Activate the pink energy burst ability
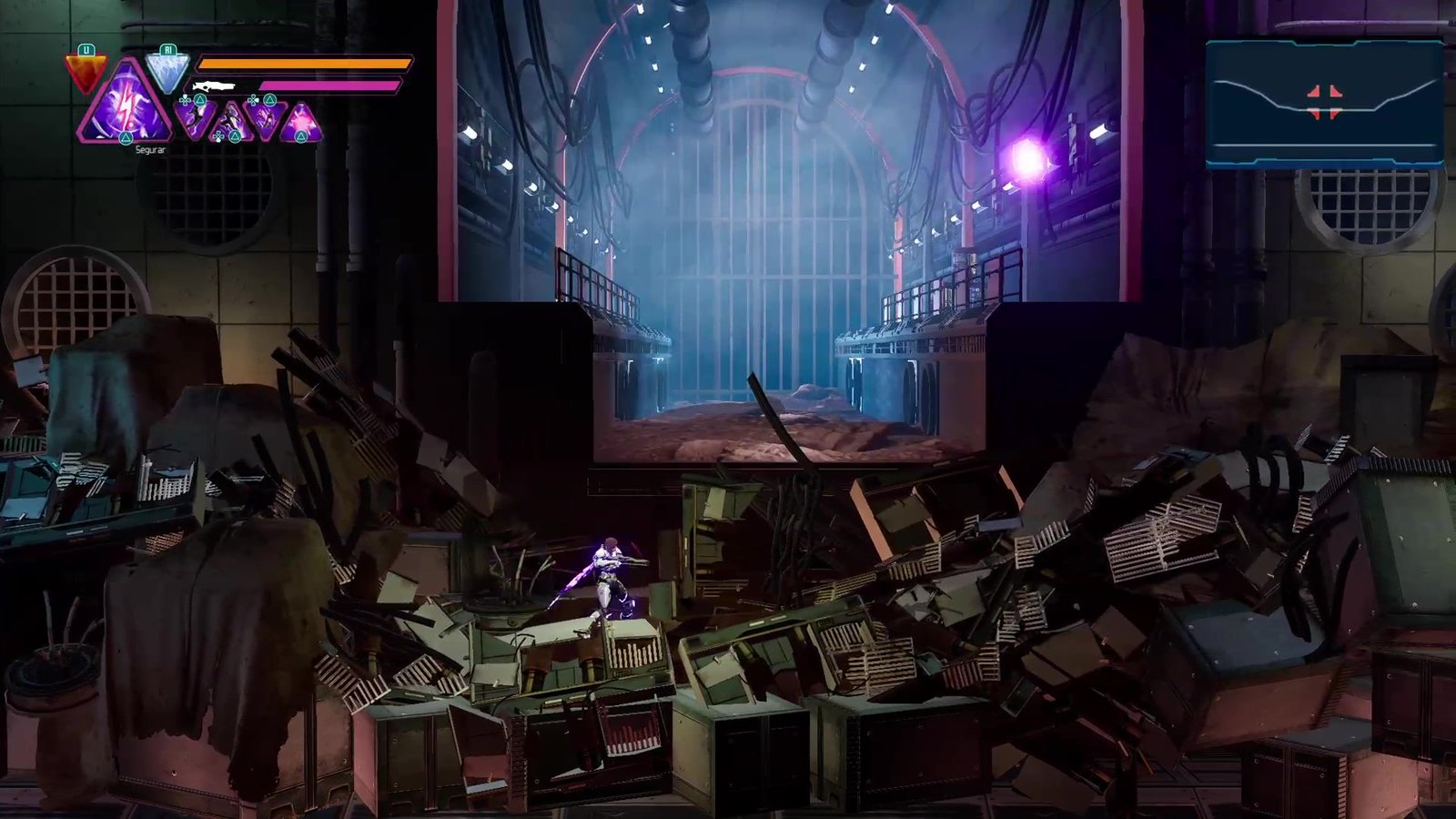 (301, 123)
